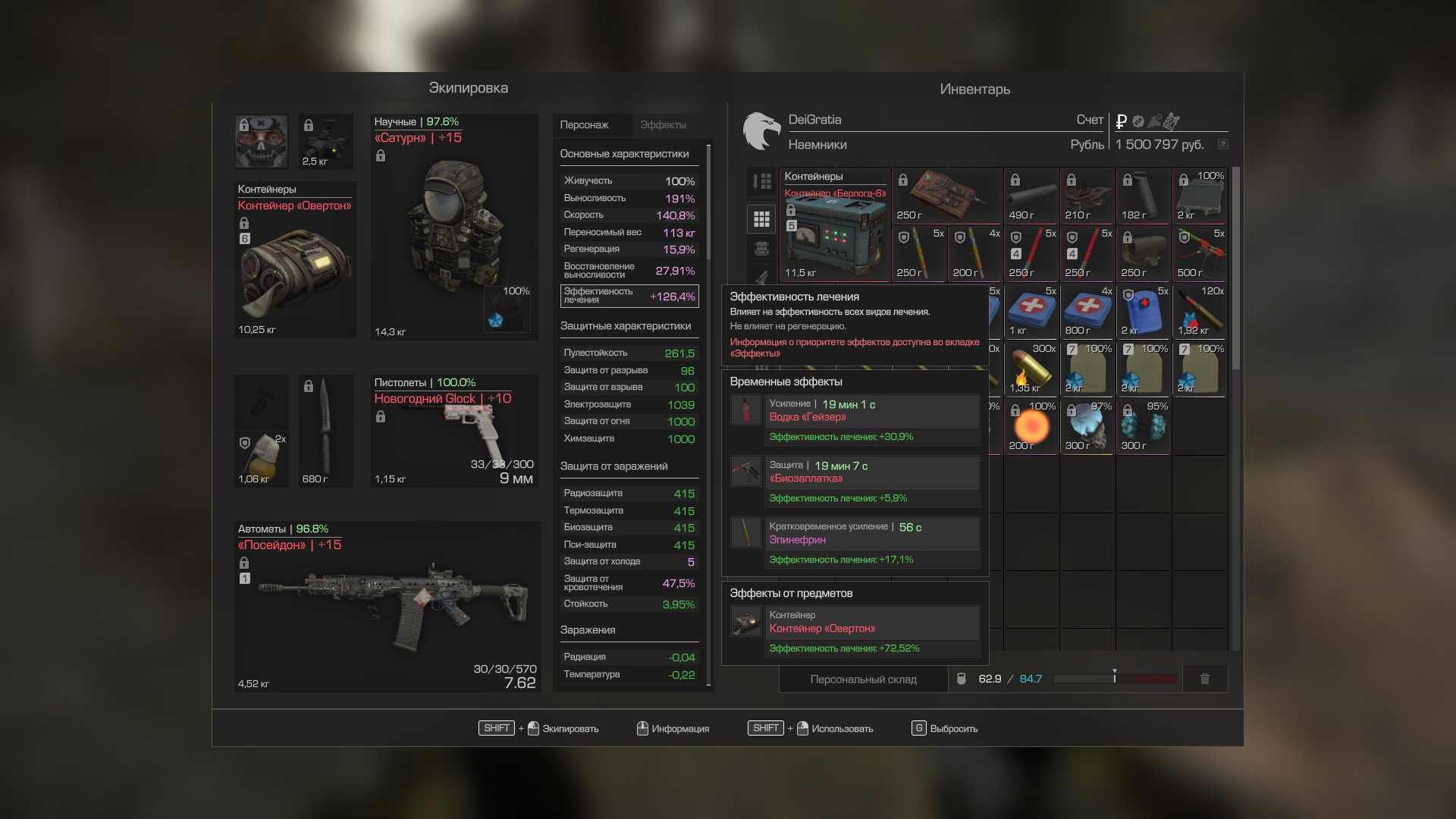
Task: Select the 300x ammo stack
Action: [x=1031, y=369]
